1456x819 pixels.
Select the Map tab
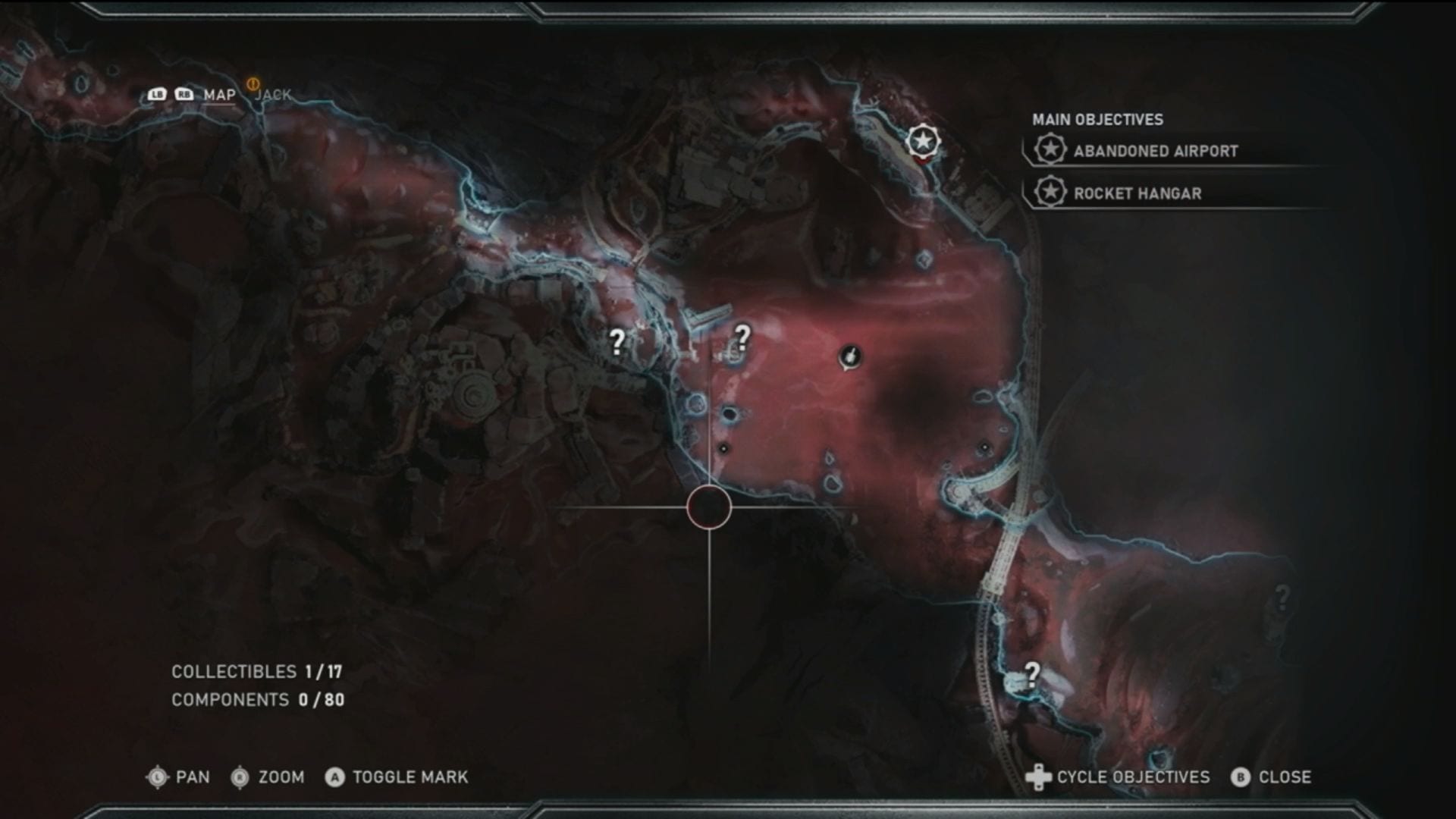pos(219,95)
